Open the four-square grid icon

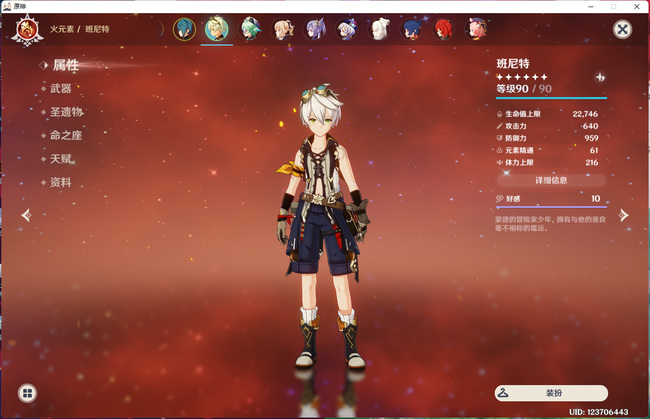coord(28,394)
